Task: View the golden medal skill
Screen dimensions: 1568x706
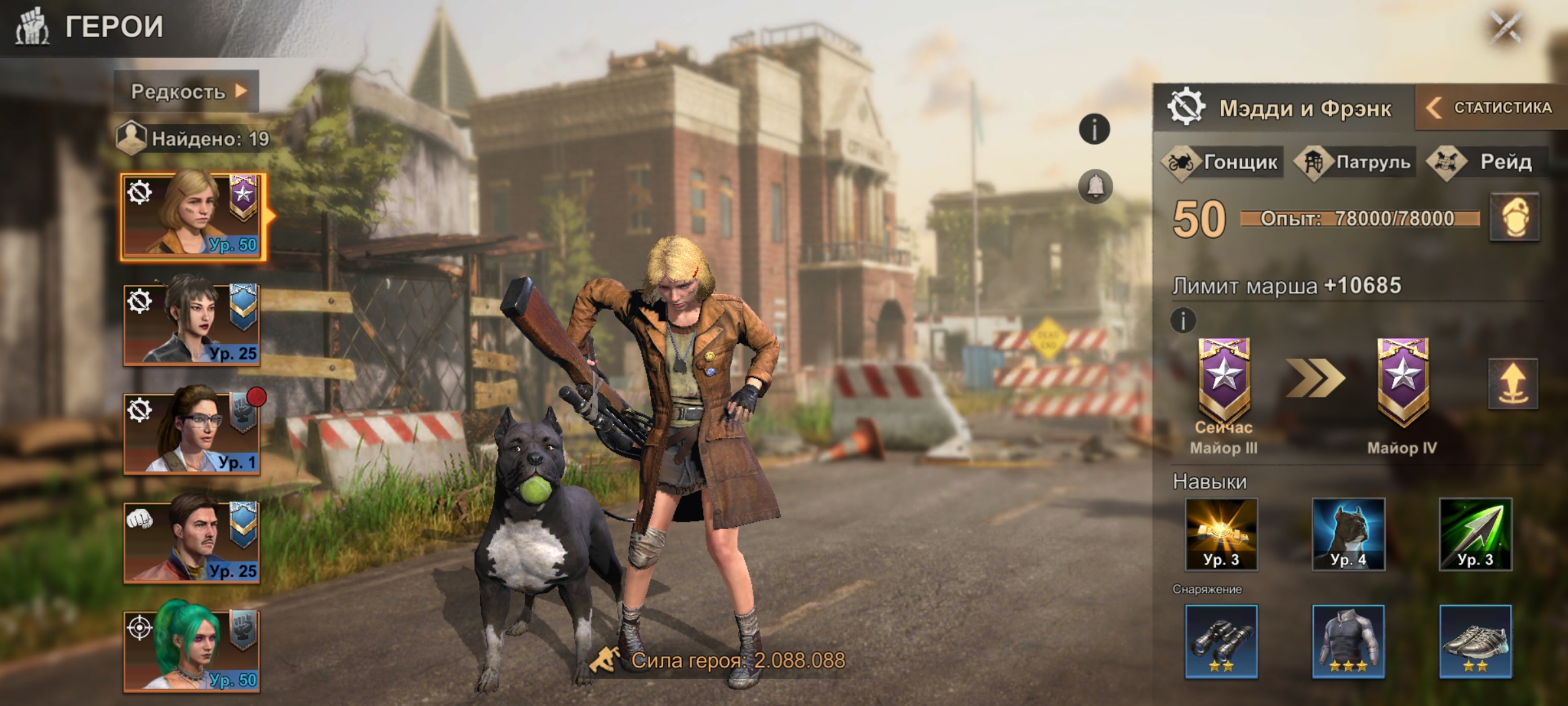Action: [1221, 534]
